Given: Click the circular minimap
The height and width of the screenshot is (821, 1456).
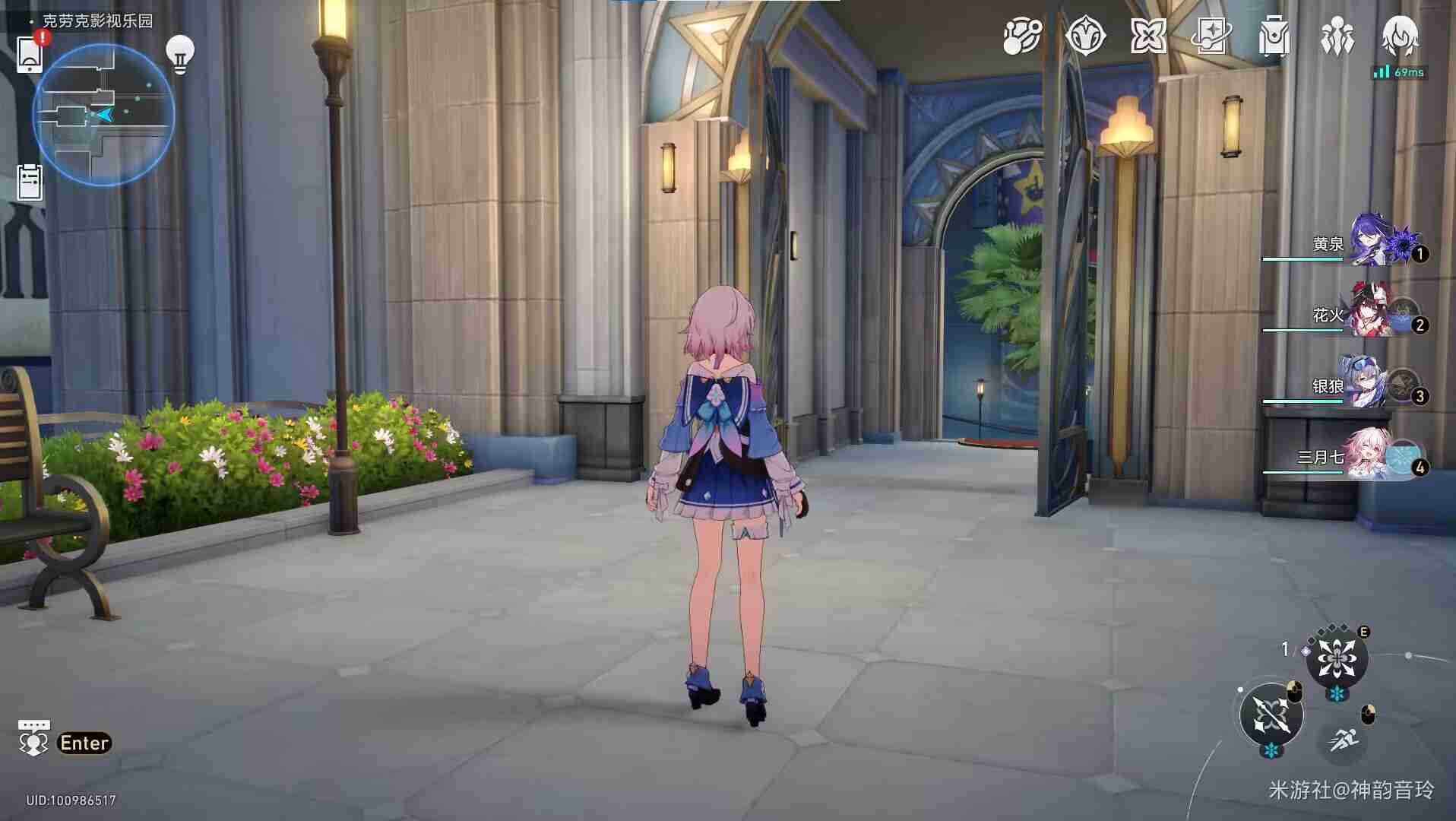Looking at the screenshot, I should pyautogui.click(x=104, y=115).
